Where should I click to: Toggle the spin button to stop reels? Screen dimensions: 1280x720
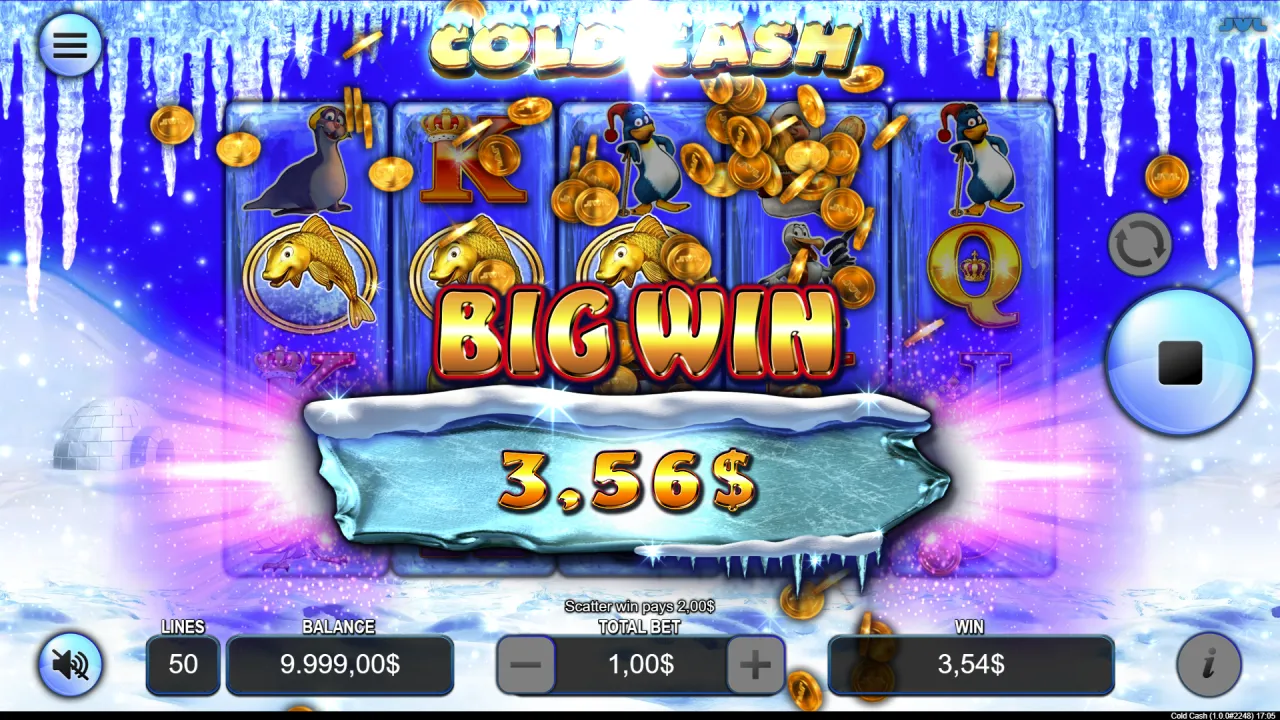pos(1178,363)
